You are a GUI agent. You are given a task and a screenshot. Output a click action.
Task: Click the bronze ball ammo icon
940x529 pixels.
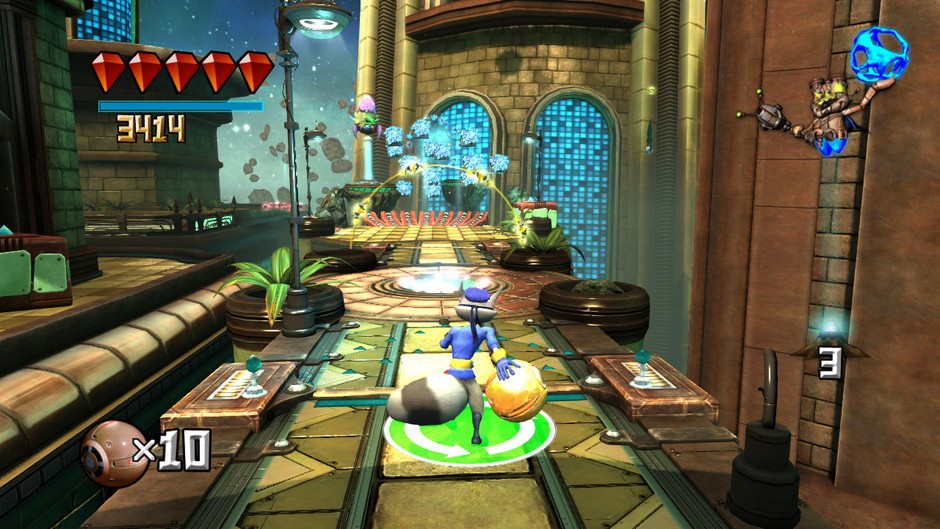click(x=114, y=453)
